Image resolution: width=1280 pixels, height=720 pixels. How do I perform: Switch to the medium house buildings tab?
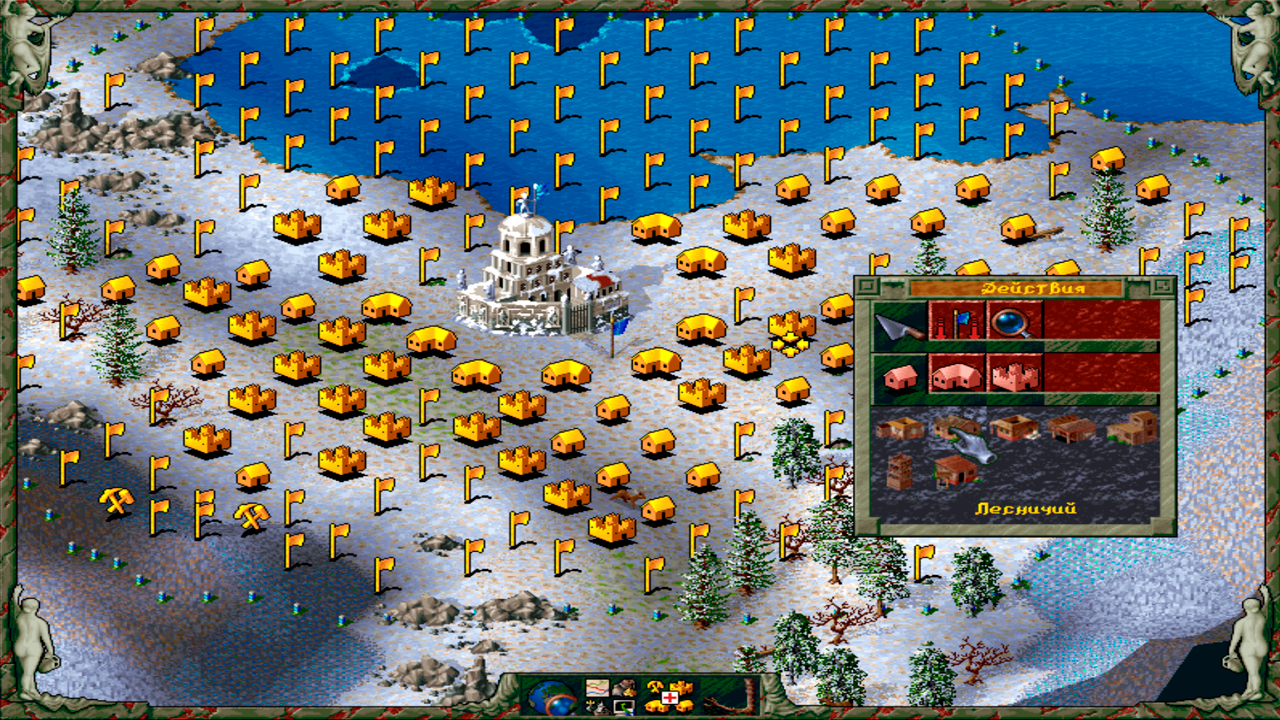(x=954, y=375)
